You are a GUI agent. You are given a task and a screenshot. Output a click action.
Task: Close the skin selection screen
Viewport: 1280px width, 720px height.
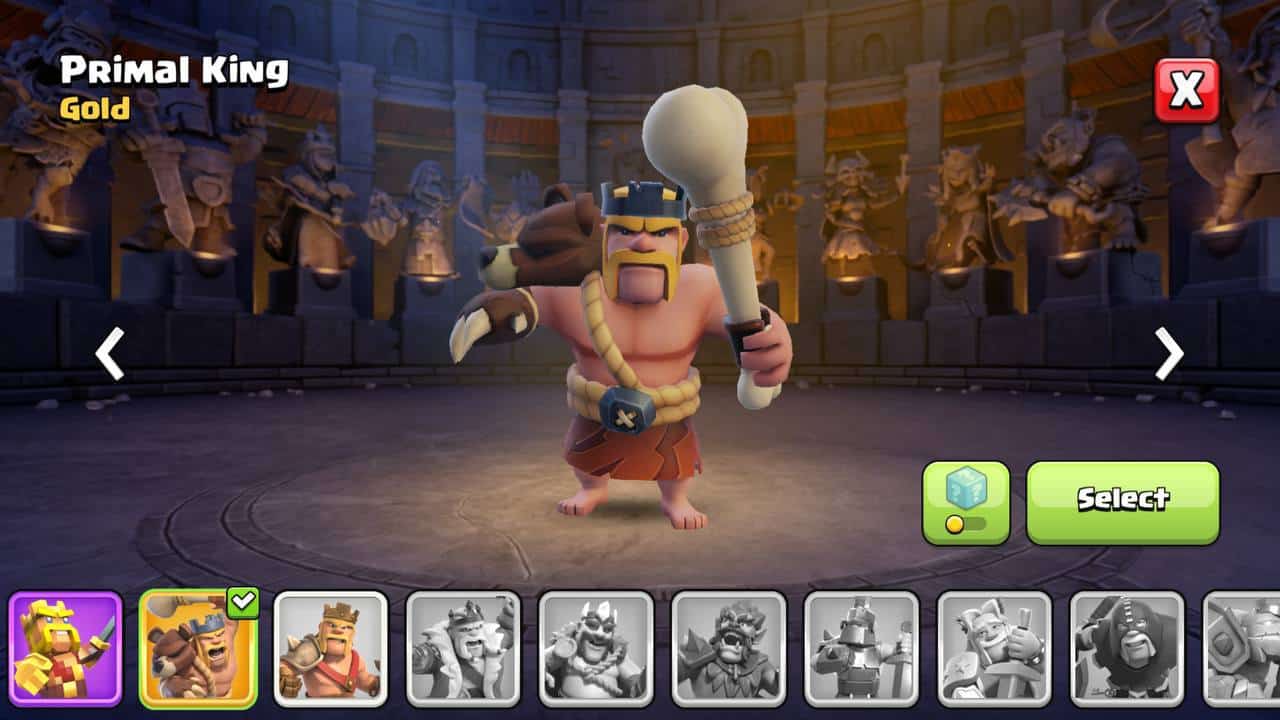(x=1187, y=91)
